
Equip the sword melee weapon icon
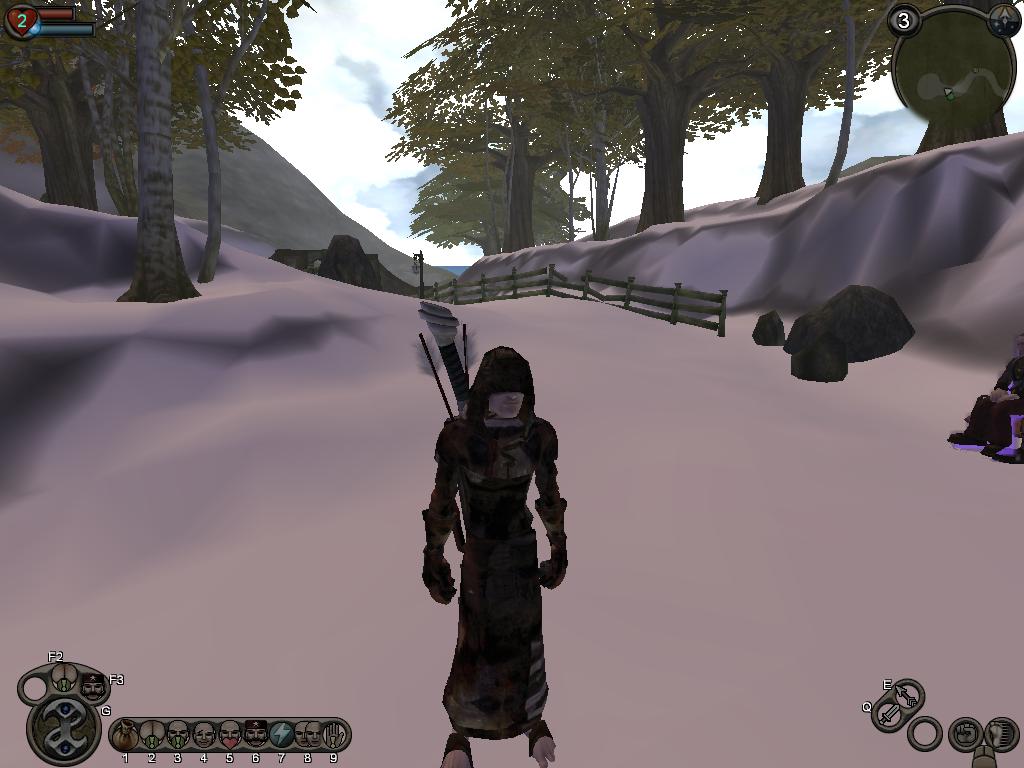(x=888, y=715)
